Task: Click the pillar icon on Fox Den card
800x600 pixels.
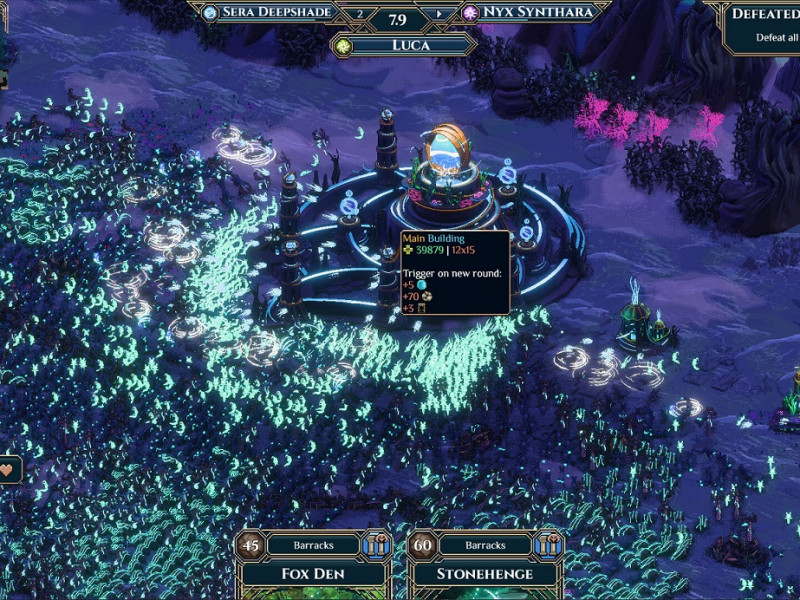Action: coord(376,545)
